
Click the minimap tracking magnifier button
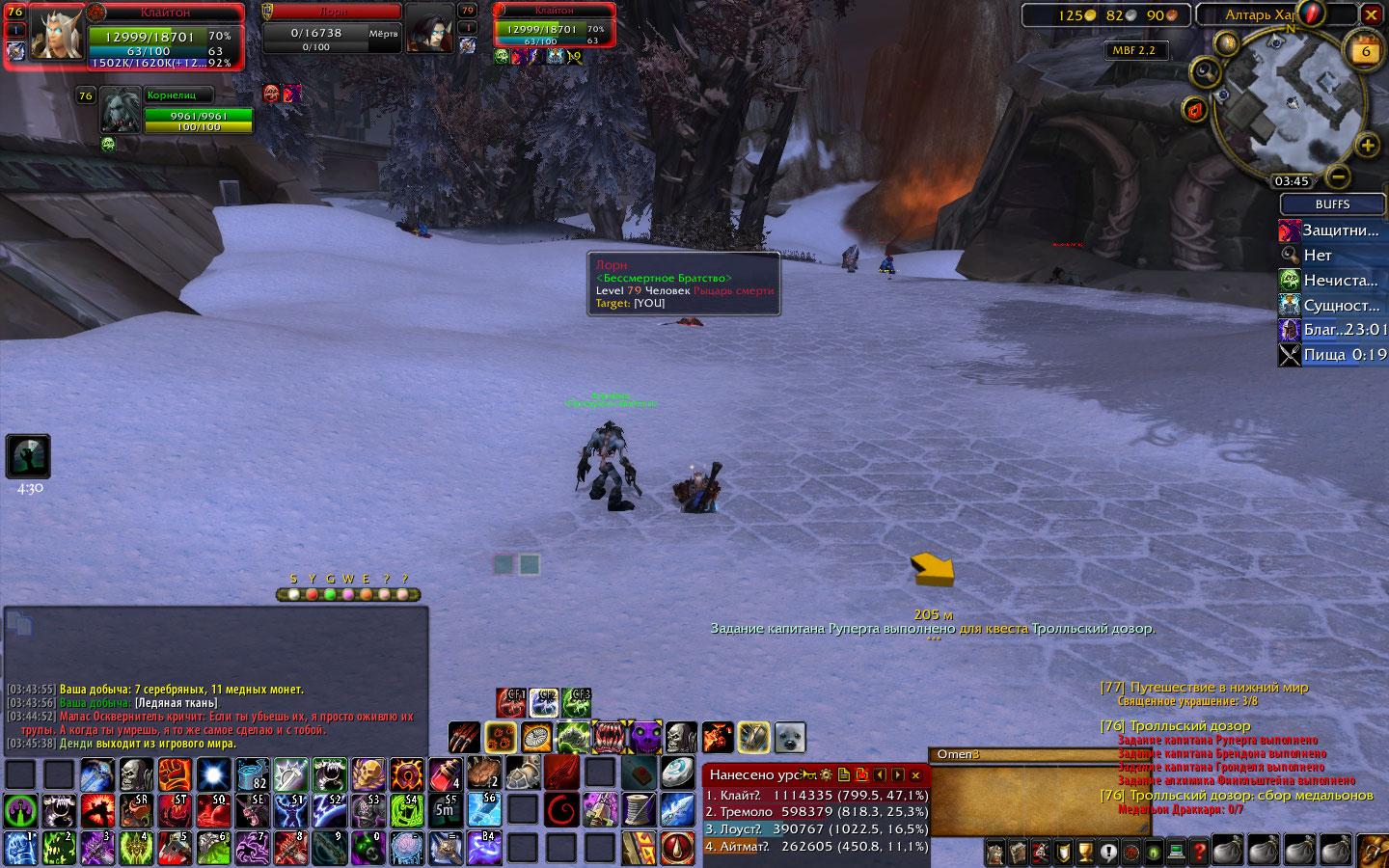(1205, 72)
